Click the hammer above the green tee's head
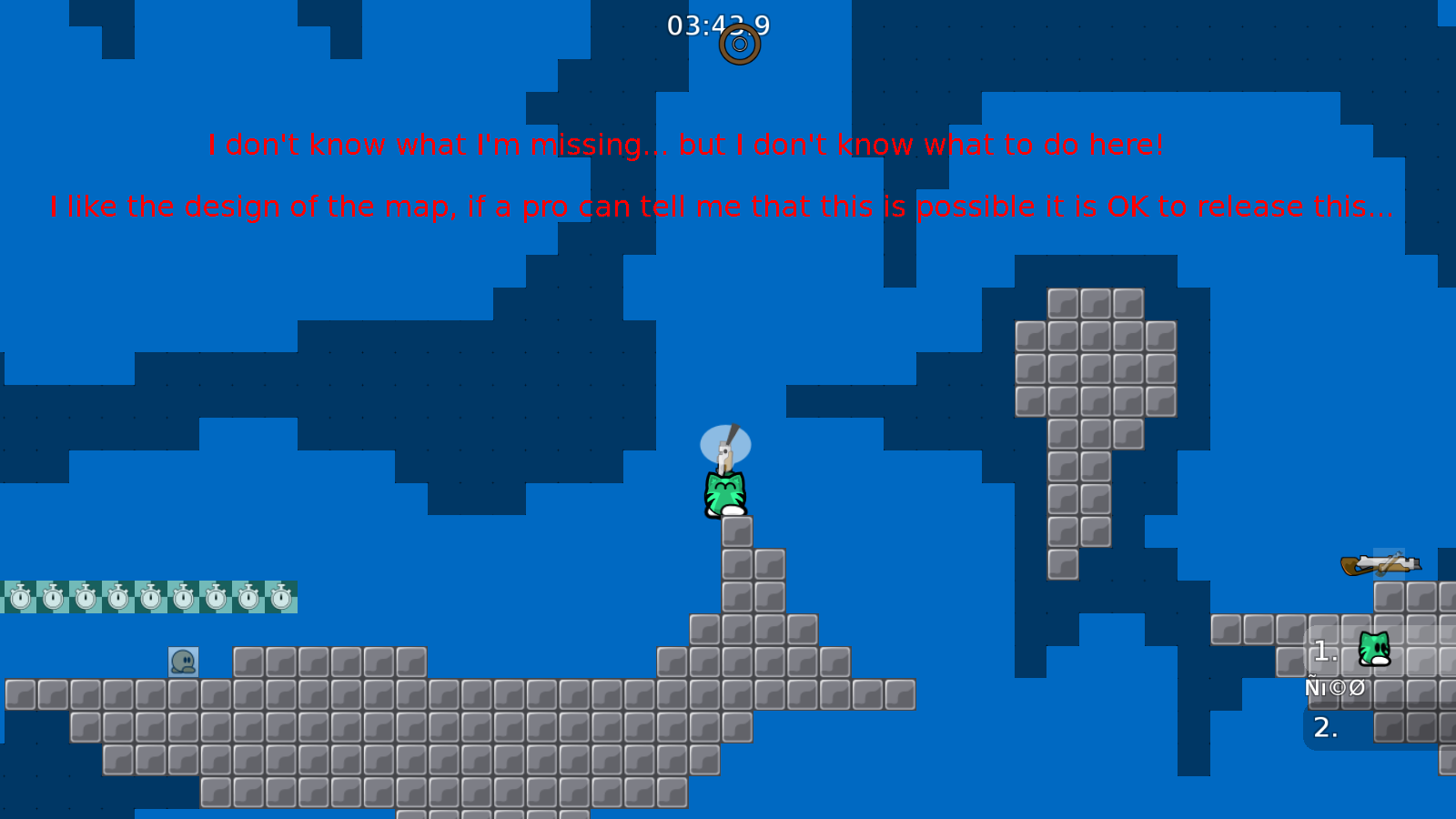1456x819 pixels. point(725,448)
